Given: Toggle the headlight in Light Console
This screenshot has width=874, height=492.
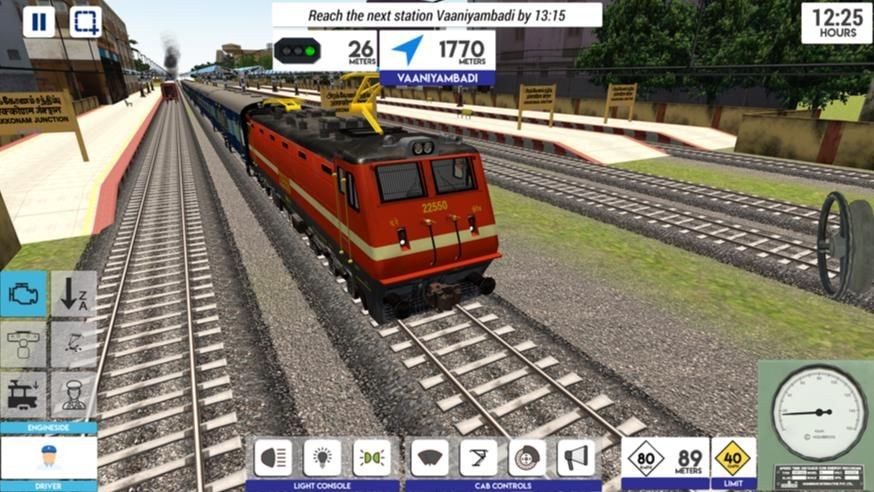Looking at the screenshot, I should click(273, 457).
